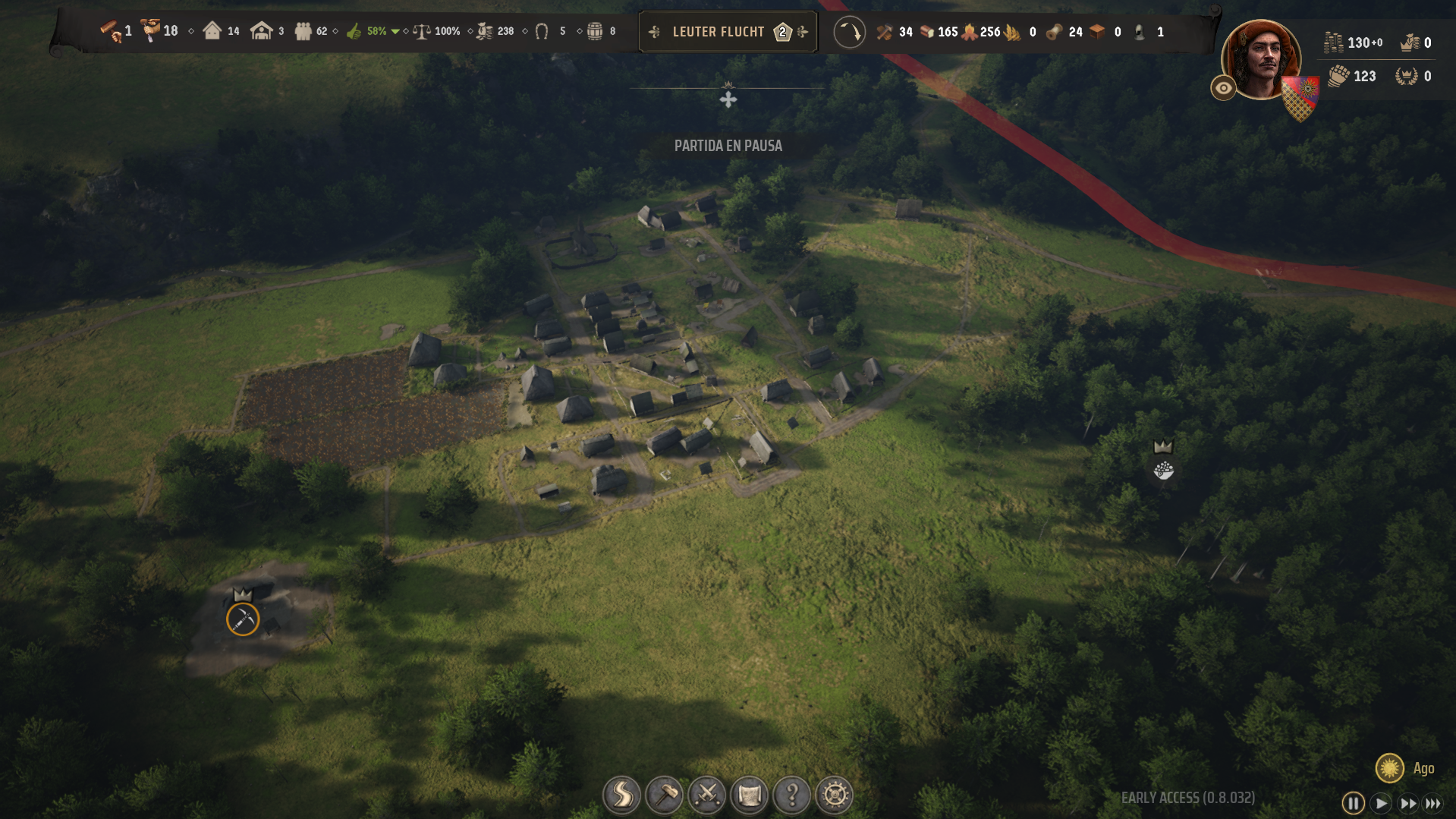Show the parchment map view
1456x819 pixels.
749,795
